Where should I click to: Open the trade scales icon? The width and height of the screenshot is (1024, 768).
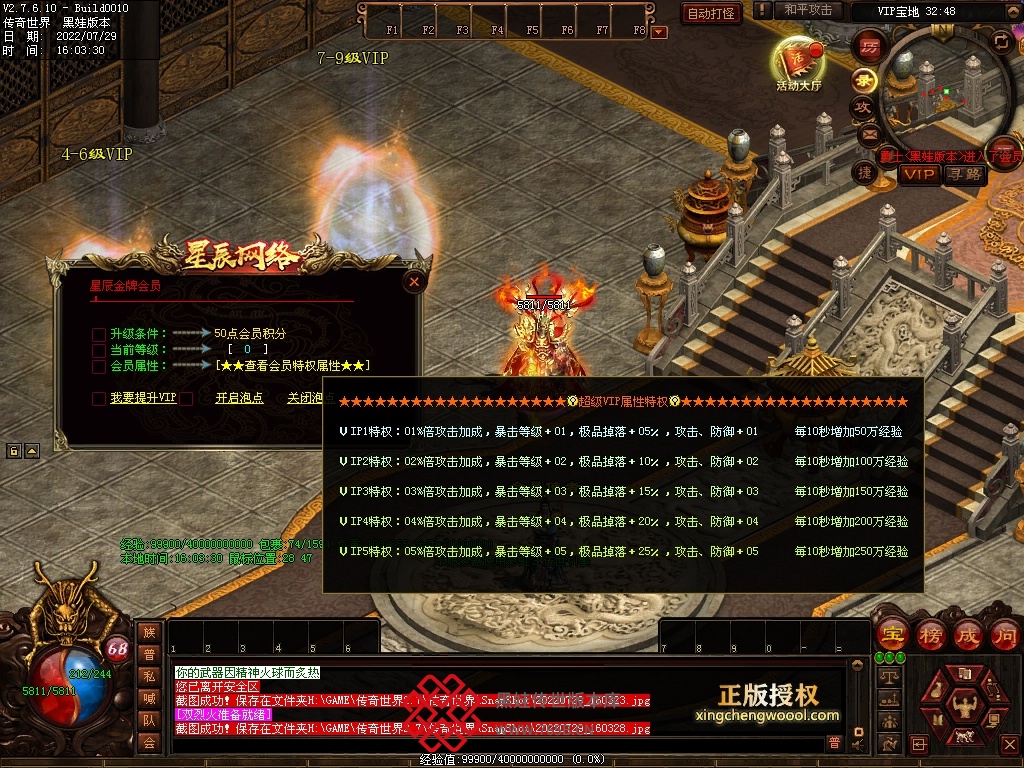[889, 677]
